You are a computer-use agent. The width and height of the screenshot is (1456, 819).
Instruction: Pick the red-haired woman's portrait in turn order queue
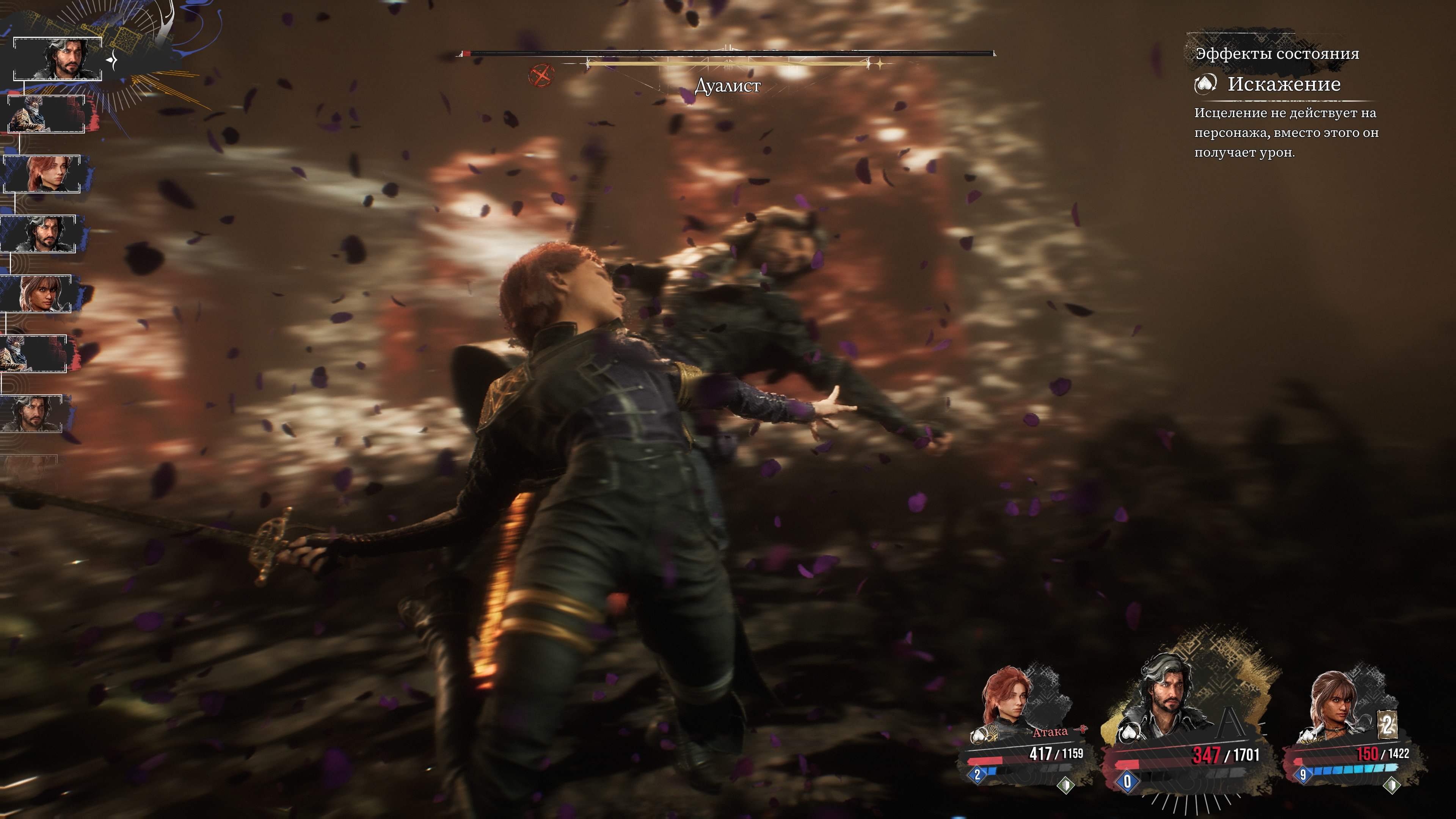42,174
